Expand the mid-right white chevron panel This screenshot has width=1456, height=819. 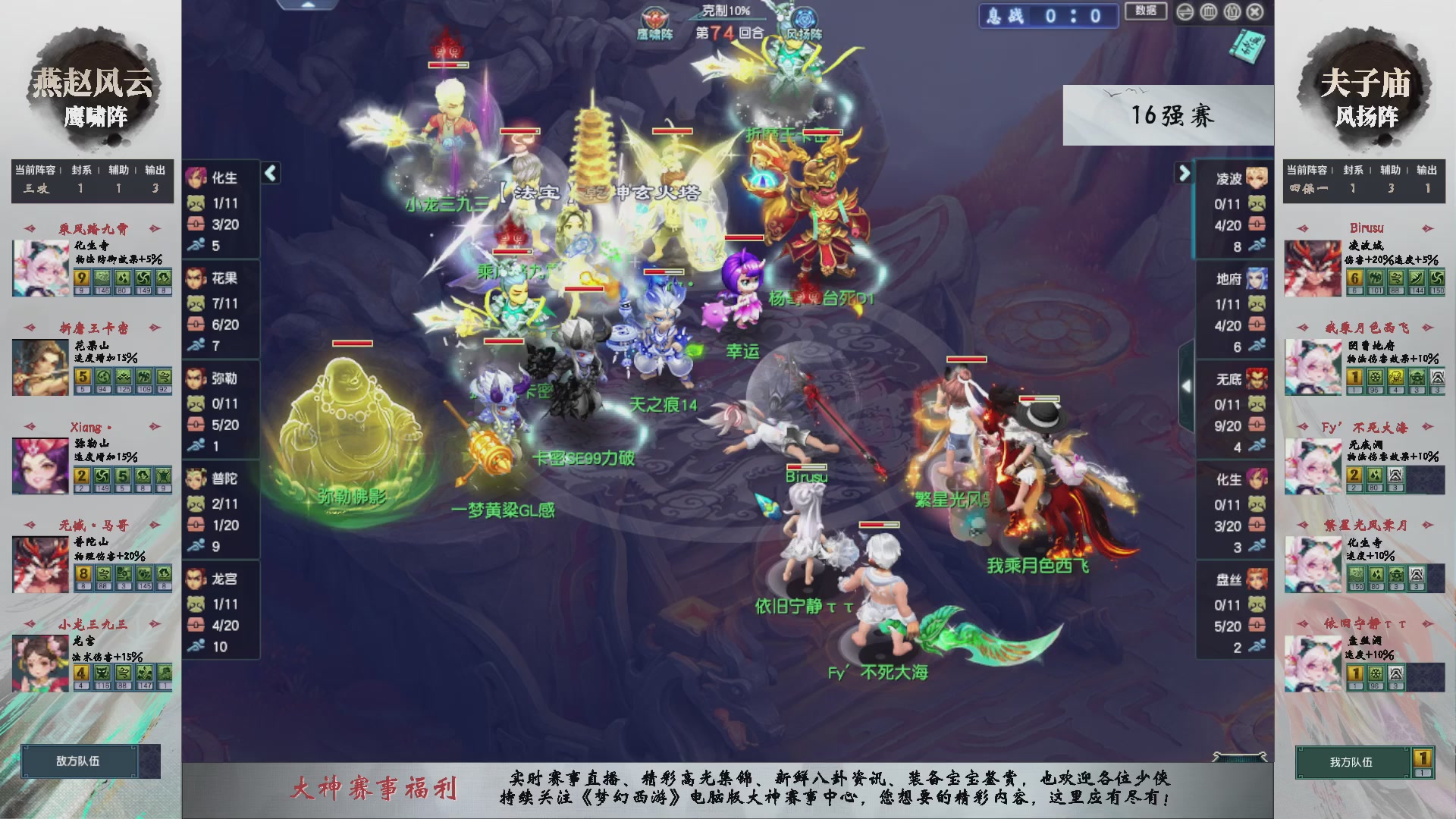tap(1187, 384)
